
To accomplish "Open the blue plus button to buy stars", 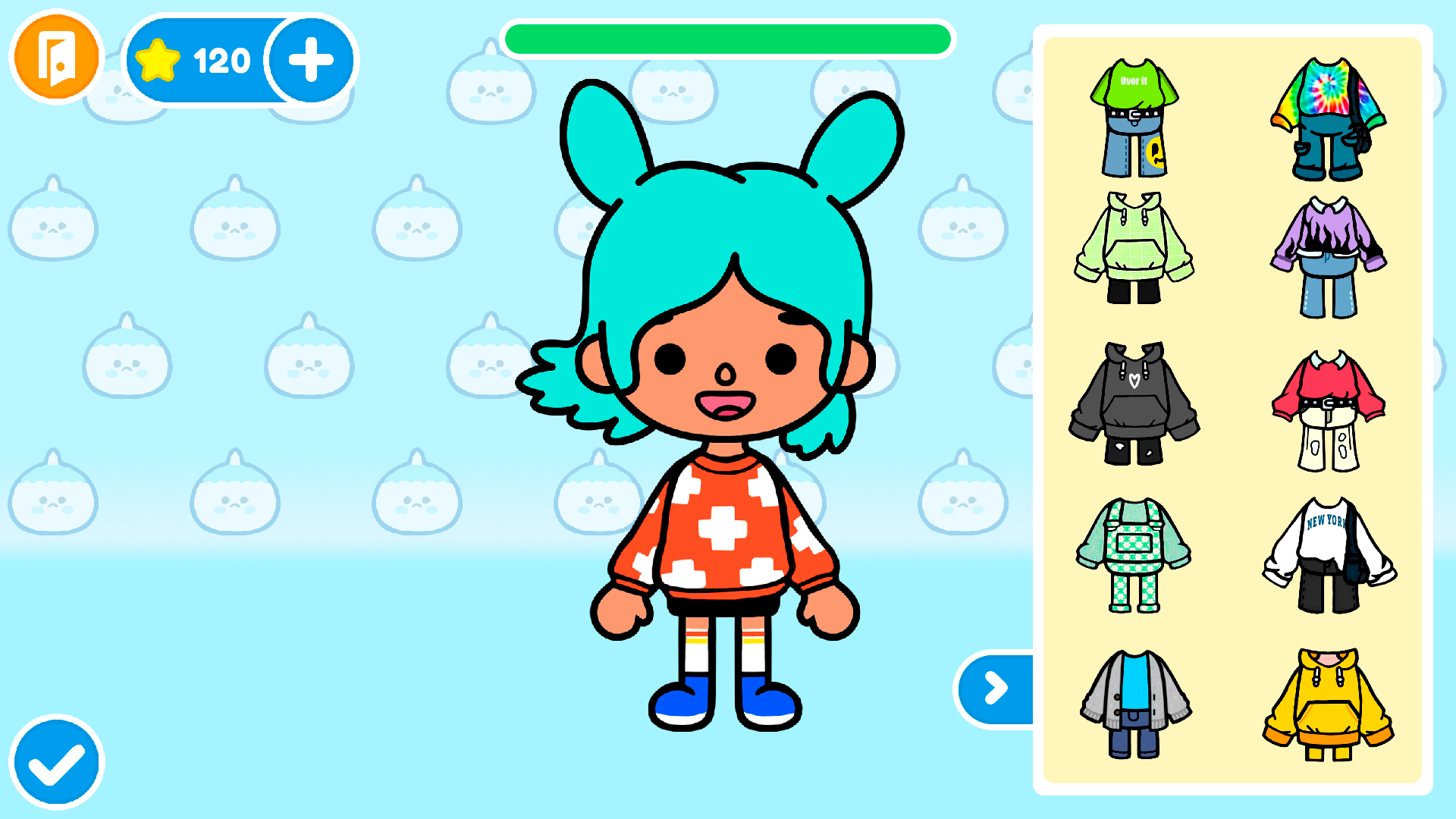I will (309, 61).
